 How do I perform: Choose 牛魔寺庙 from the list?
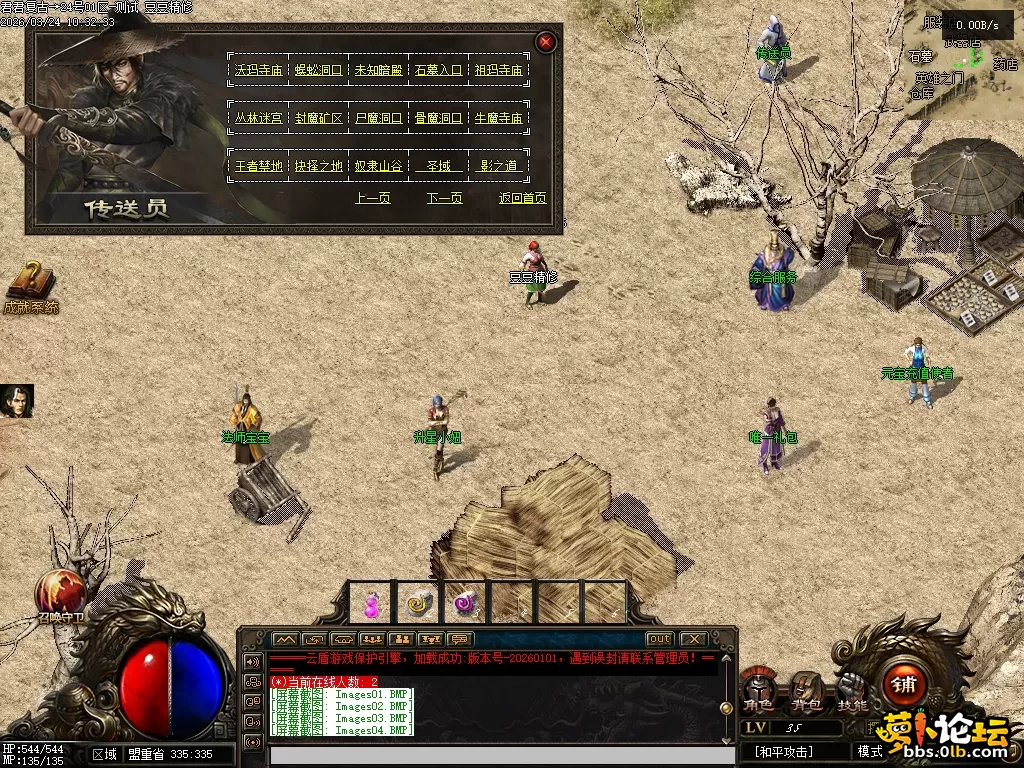click(498, 118)
